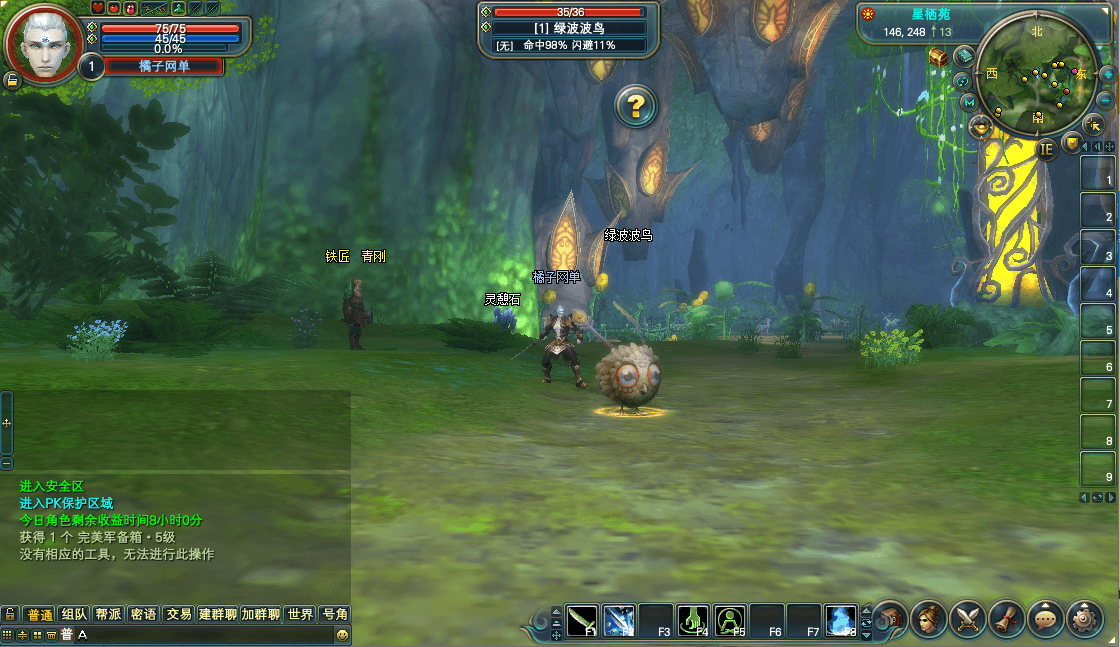Open the treasure chest icon near minimap

pyautogui.click(x=938, y=58)
